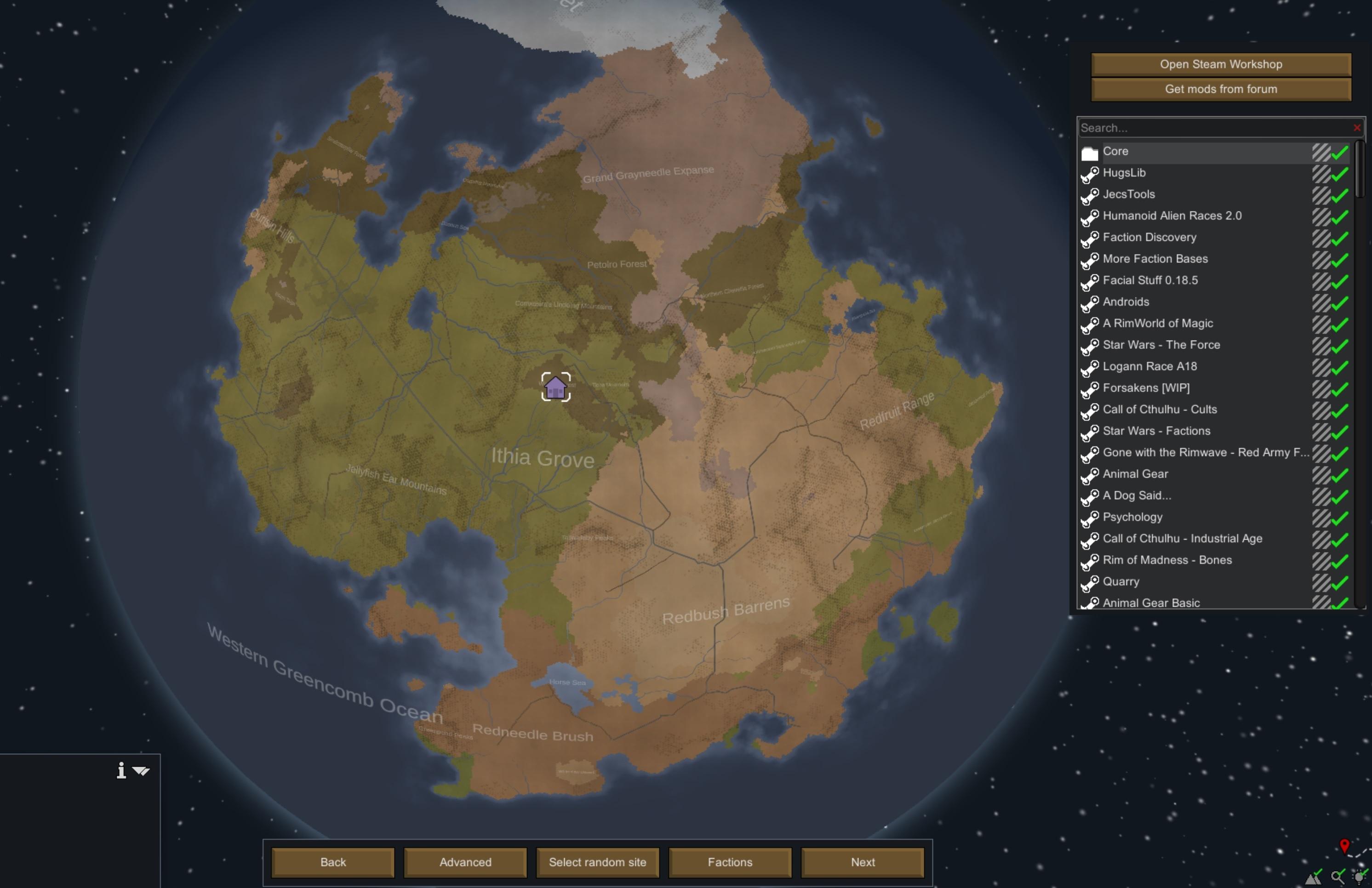Click the info icon on the site panel
Image resolution: width=1372 pixels, height=888 pixels.
coord(121,770)
